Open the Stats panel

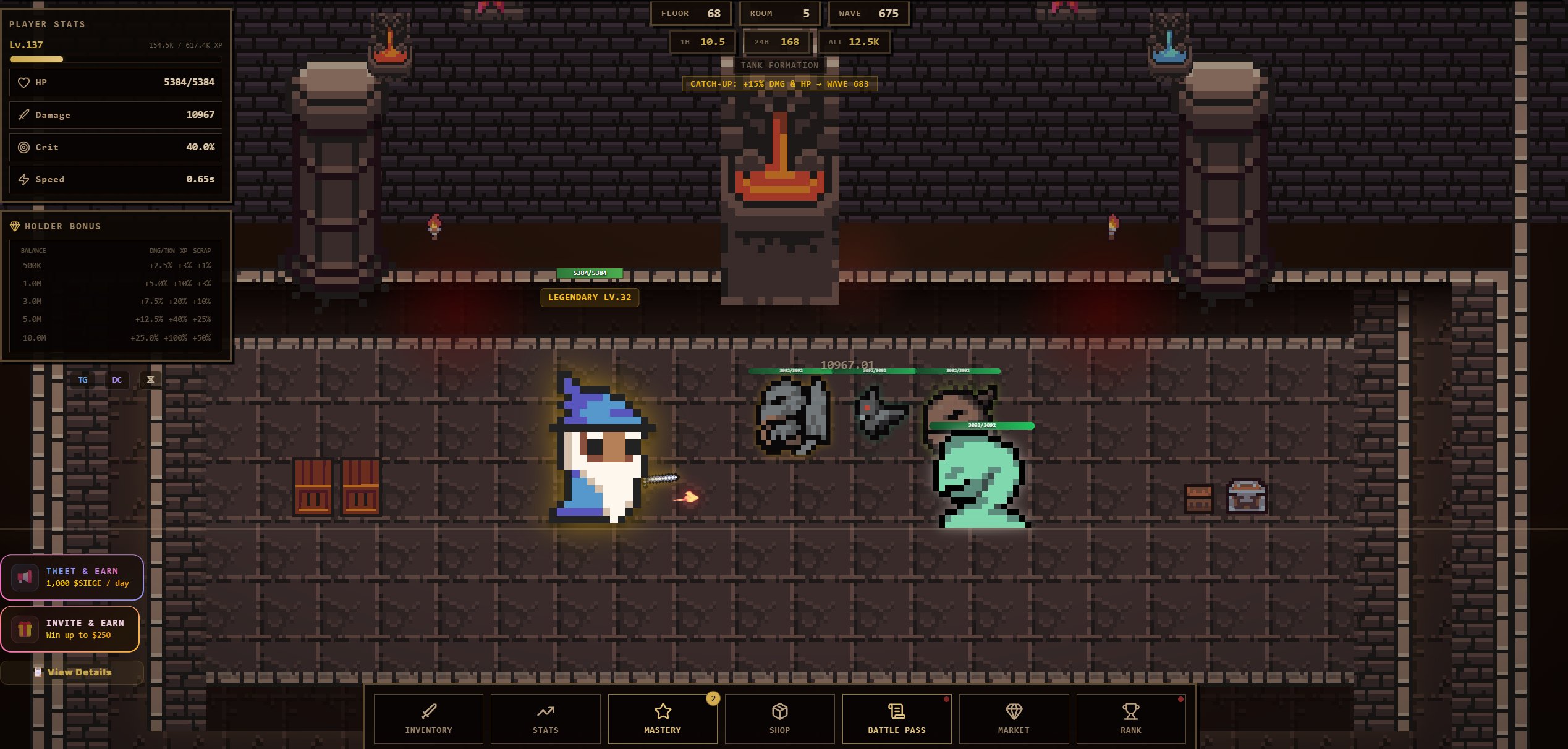point(545,718)
